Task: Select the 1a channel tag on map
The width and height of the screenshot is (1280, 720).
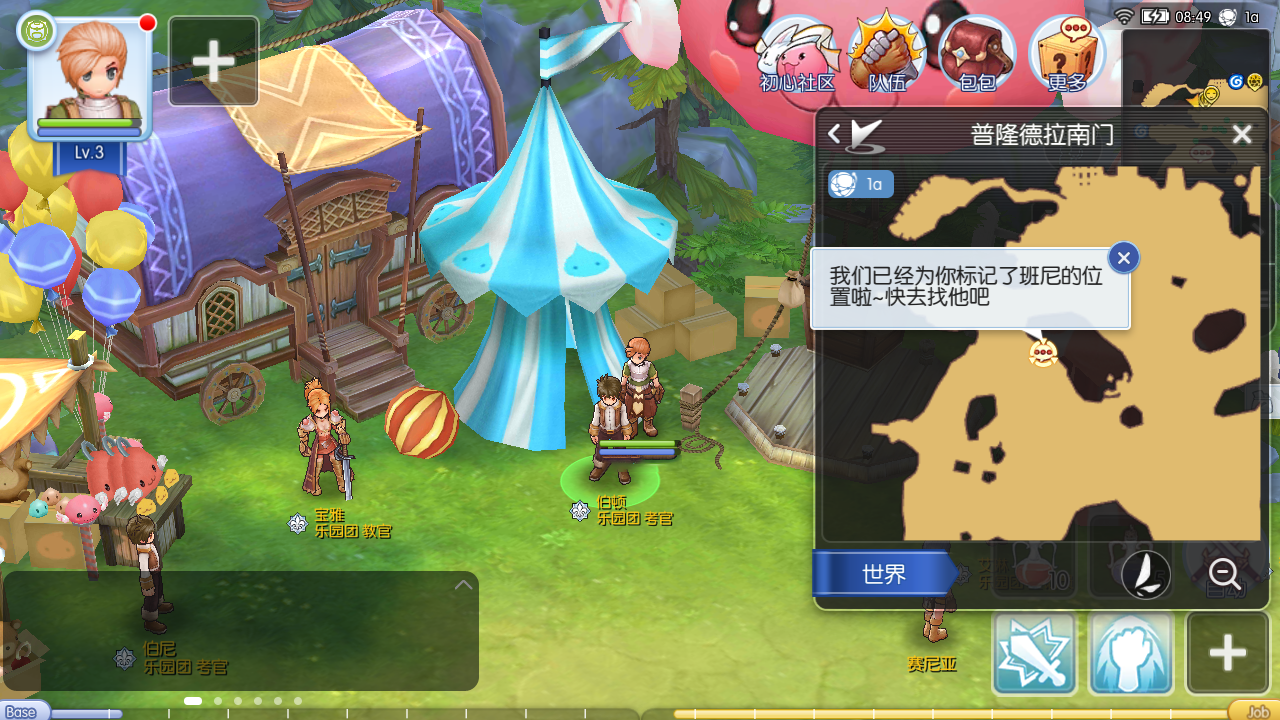Action: point(861,184)
